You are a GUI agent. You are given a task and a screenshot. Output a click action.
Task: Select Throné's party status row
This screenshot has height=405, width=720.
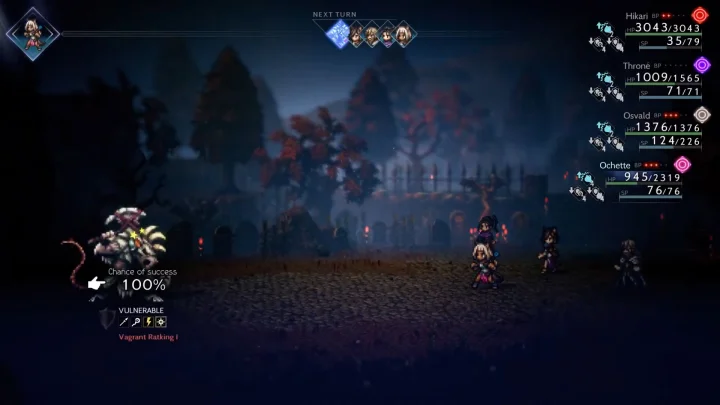click(x=650, y=77)
